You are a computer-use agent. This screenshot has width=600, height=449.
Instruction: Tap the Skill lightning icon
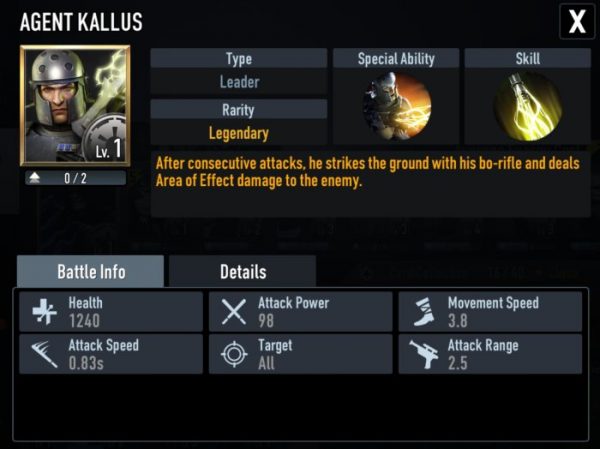527,107
